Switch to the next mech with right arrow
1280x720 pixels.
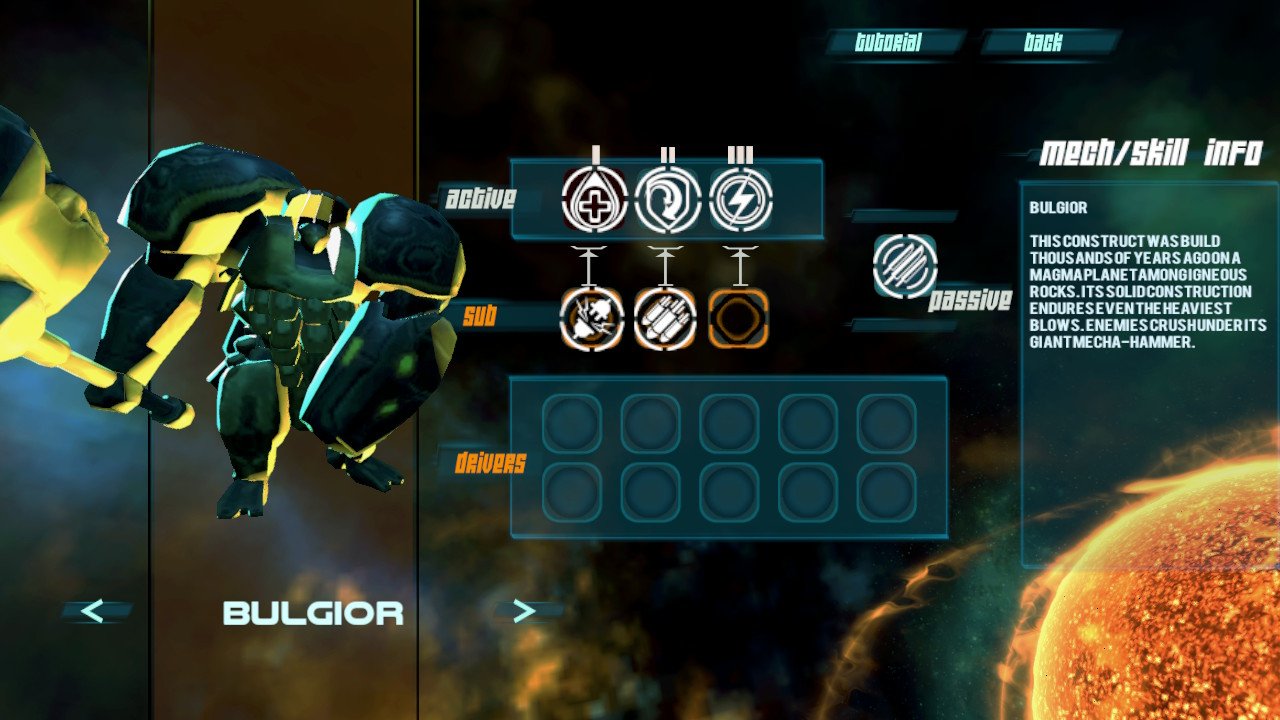click(x=524, y=611)
